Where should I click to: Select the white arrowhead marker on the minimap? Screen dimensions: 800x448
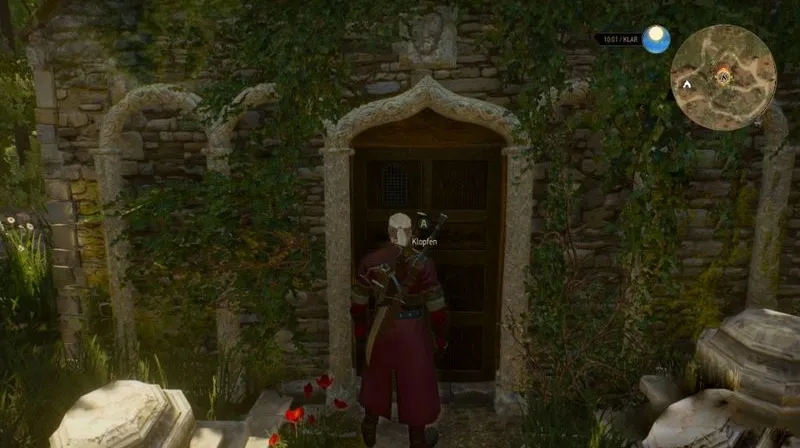point(688,86)
